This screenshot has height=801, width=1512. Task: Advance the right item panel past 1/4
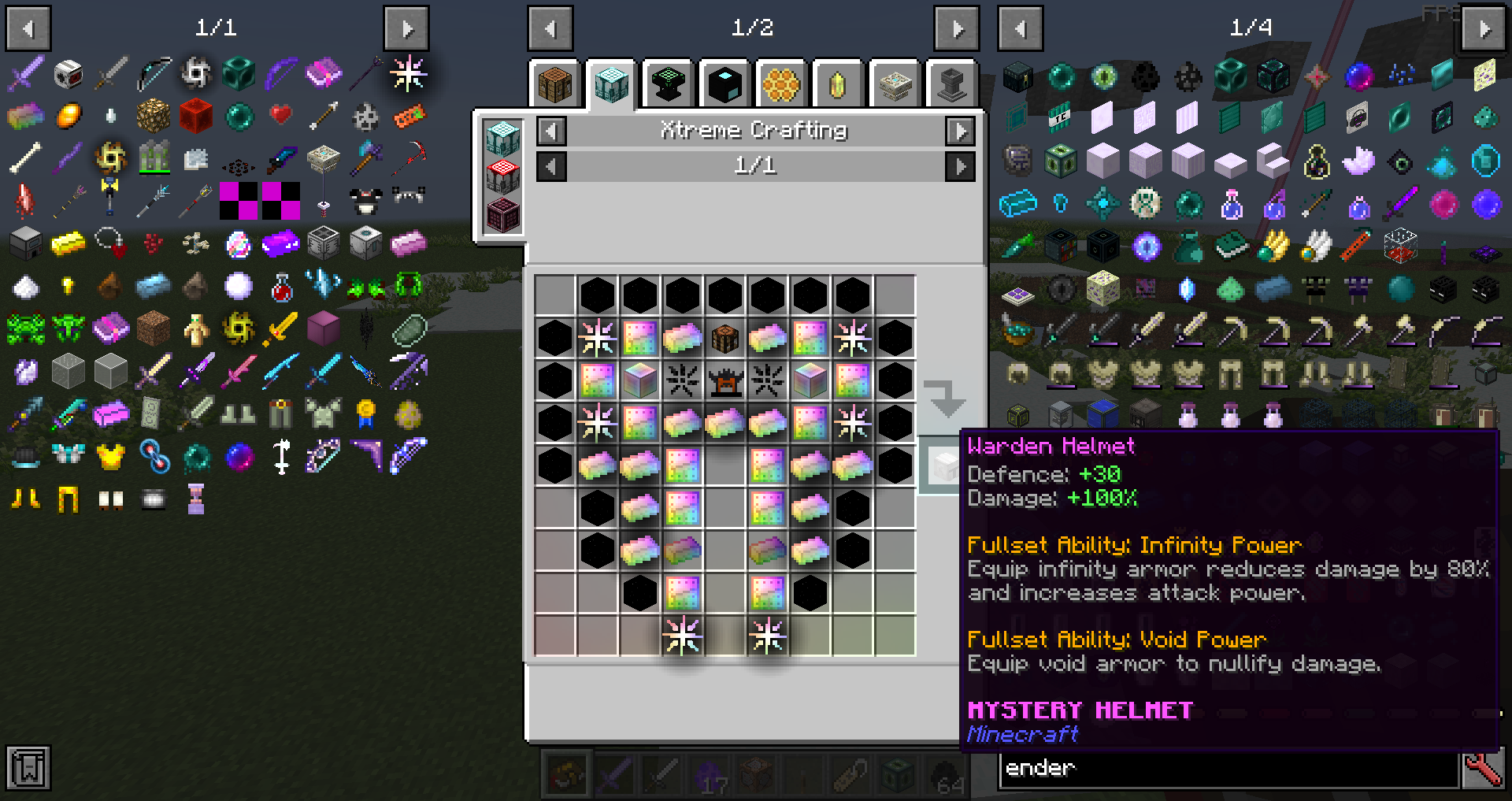click(1483, 28)
